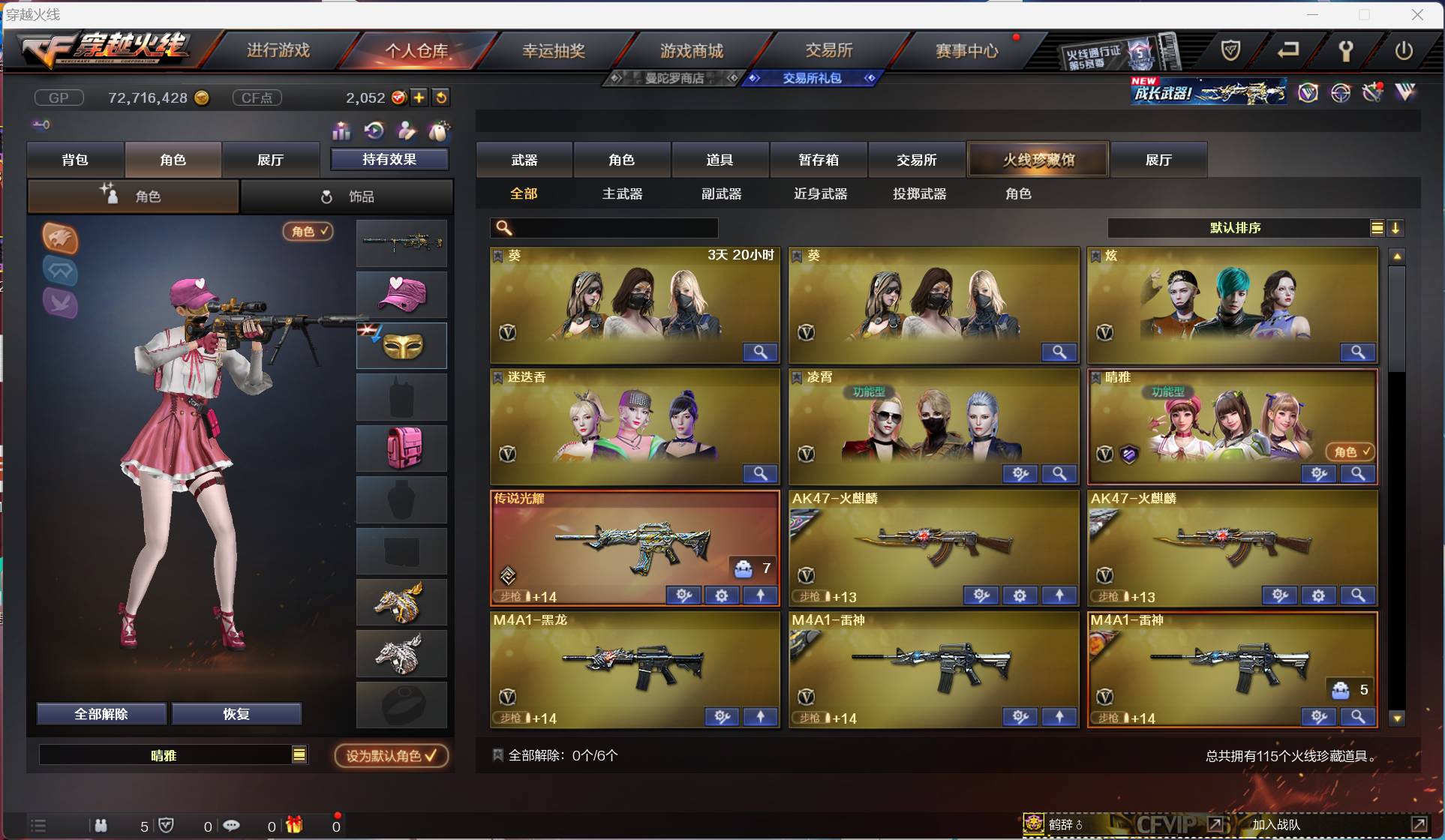Screen dimensions: 1445x840
Task: Open settings with the wrench icon top right
Action: (x=1345, y=51)
